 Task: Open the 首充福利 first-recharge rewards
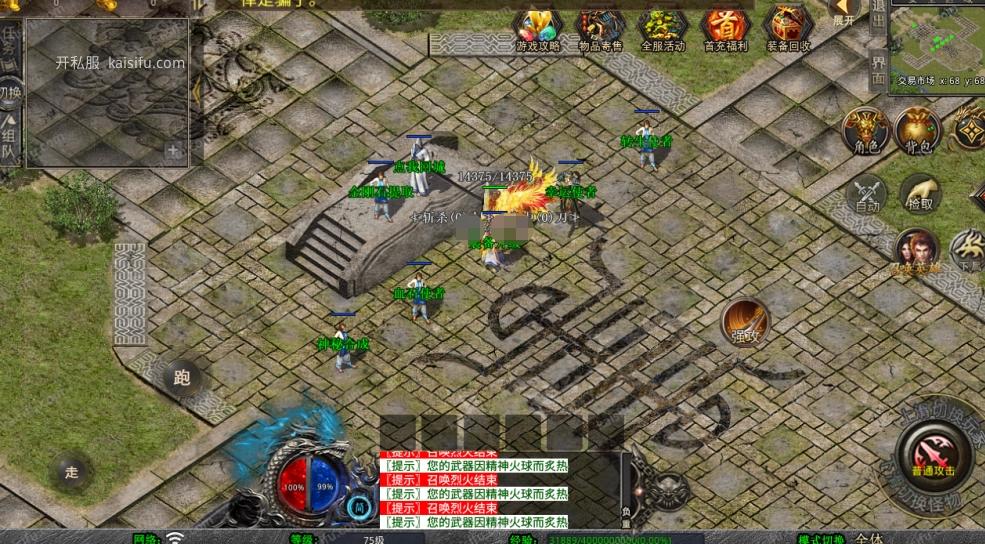pyautogui.click(x=726, y=28)
